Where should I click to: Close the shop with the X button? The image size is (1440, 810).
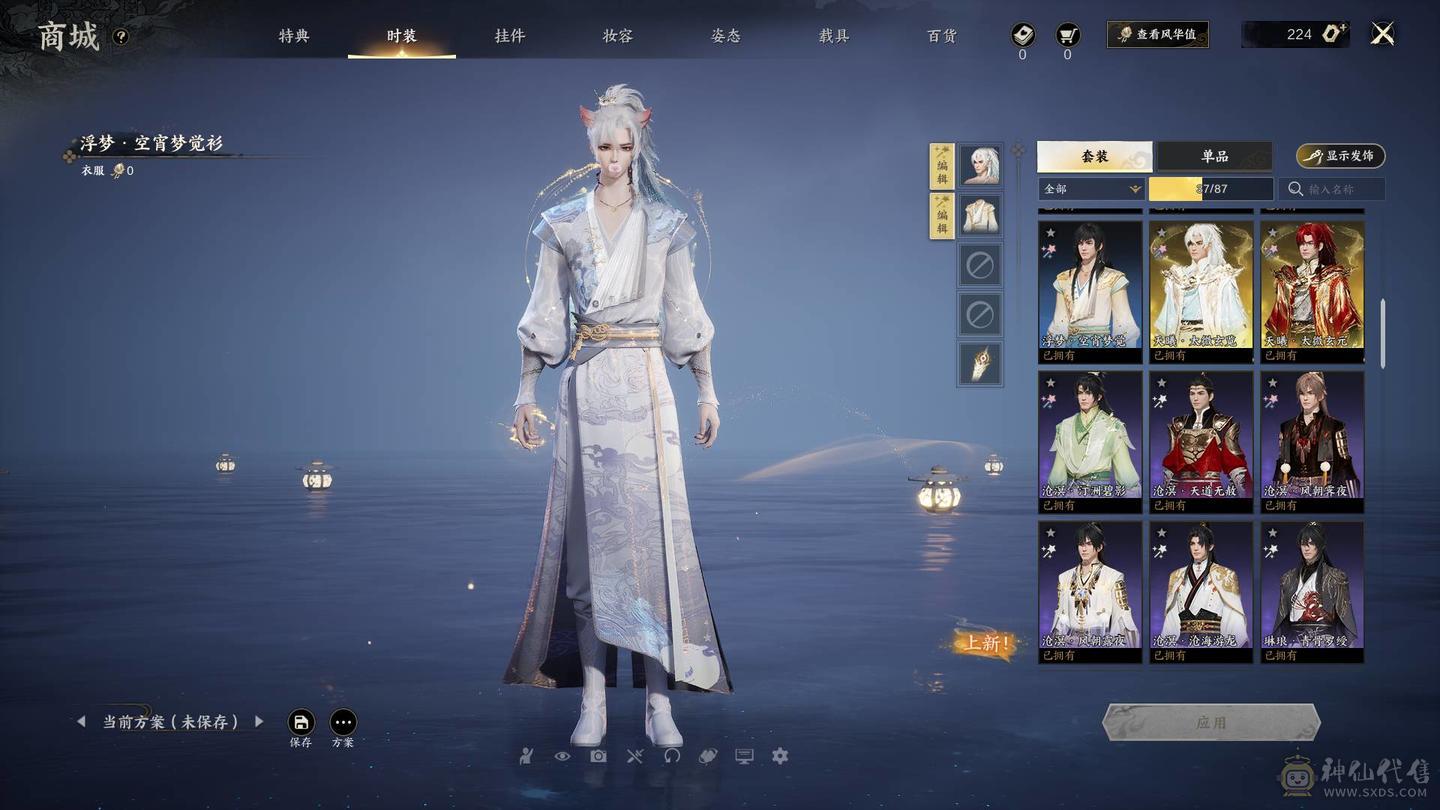1382,34
